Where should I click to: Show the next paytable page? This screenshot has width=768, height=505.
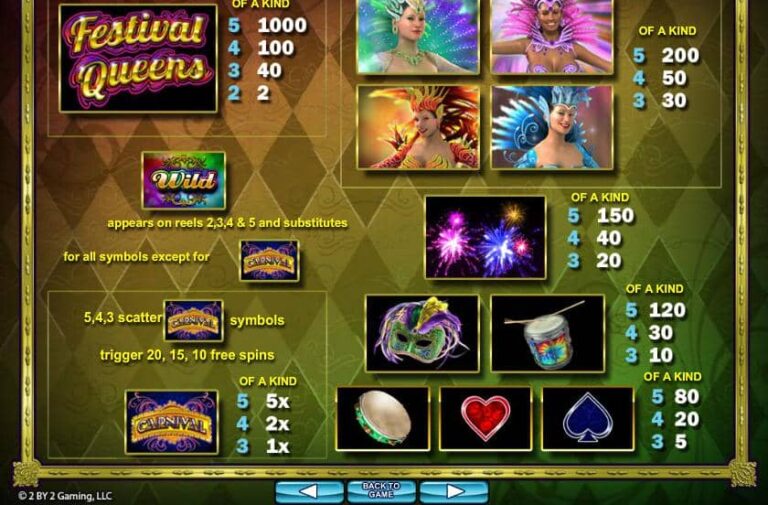coord(453,491)
